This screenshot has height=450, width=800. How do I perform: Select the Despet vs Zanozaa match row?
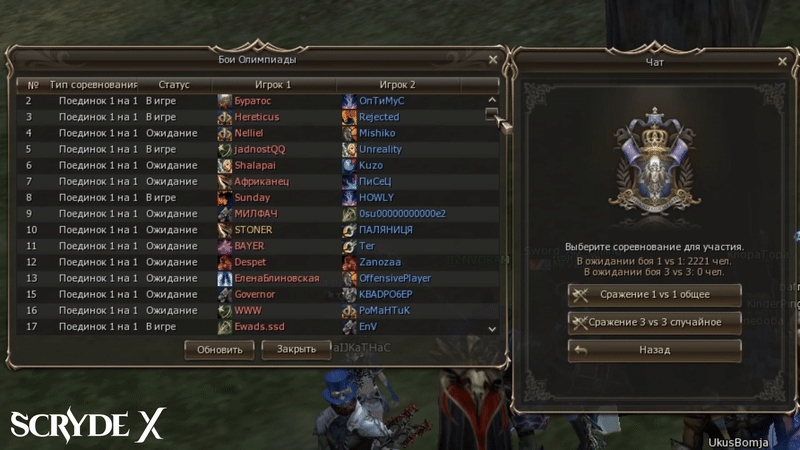[250, 262]
